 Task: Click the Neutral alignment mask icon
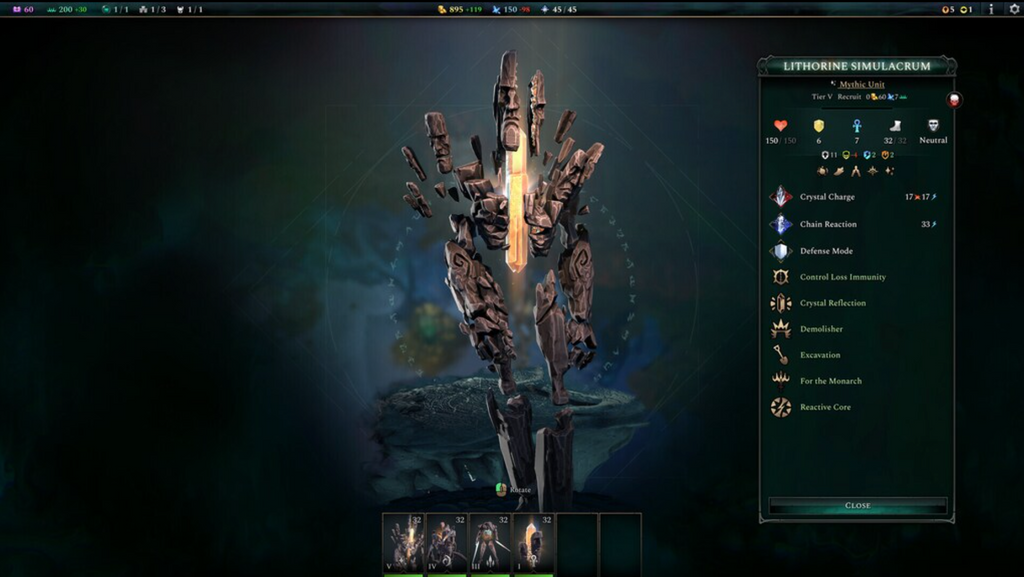point(933,126)
